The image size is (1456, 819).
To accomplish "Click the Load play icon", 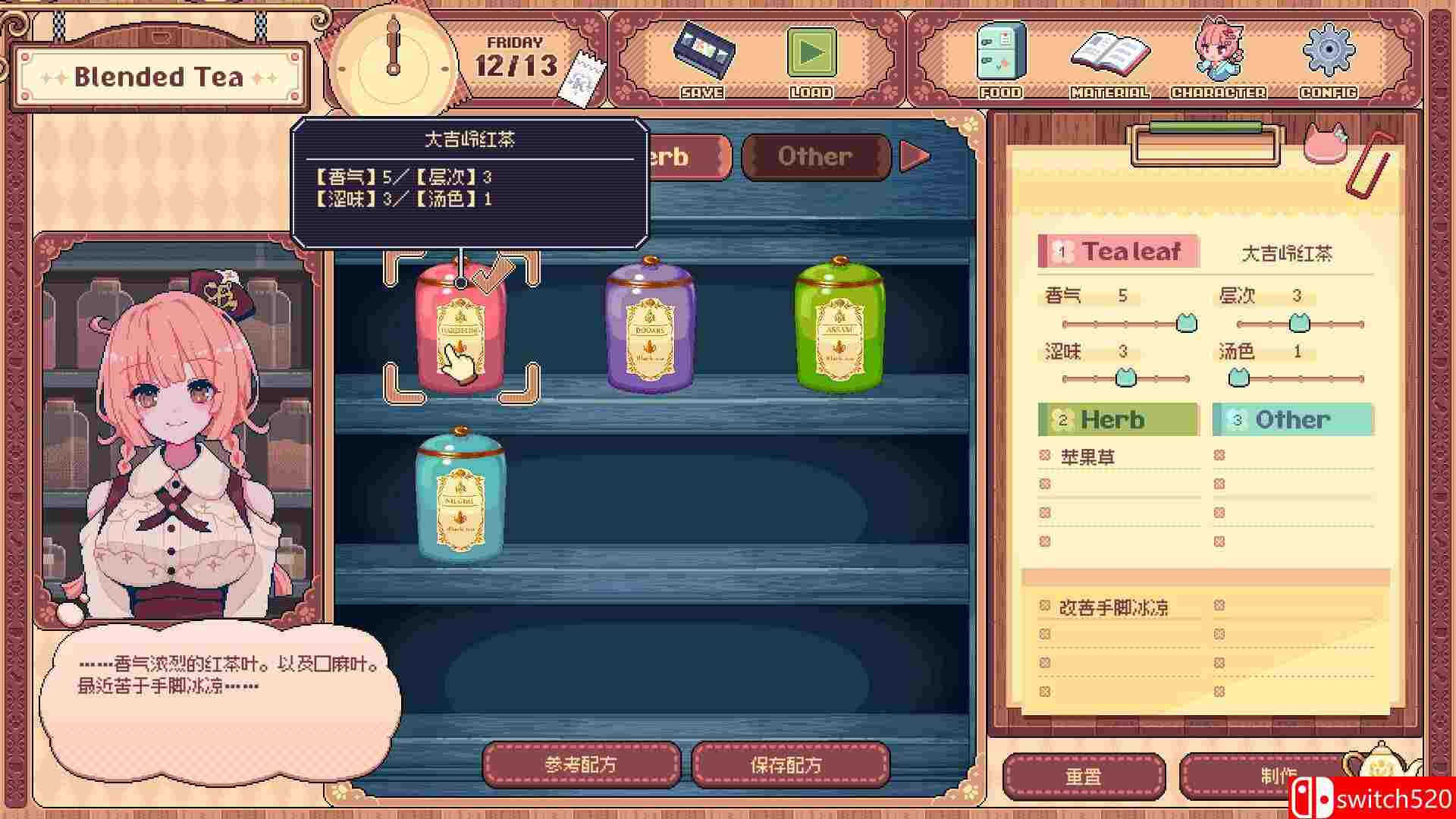I will [811, 52].
